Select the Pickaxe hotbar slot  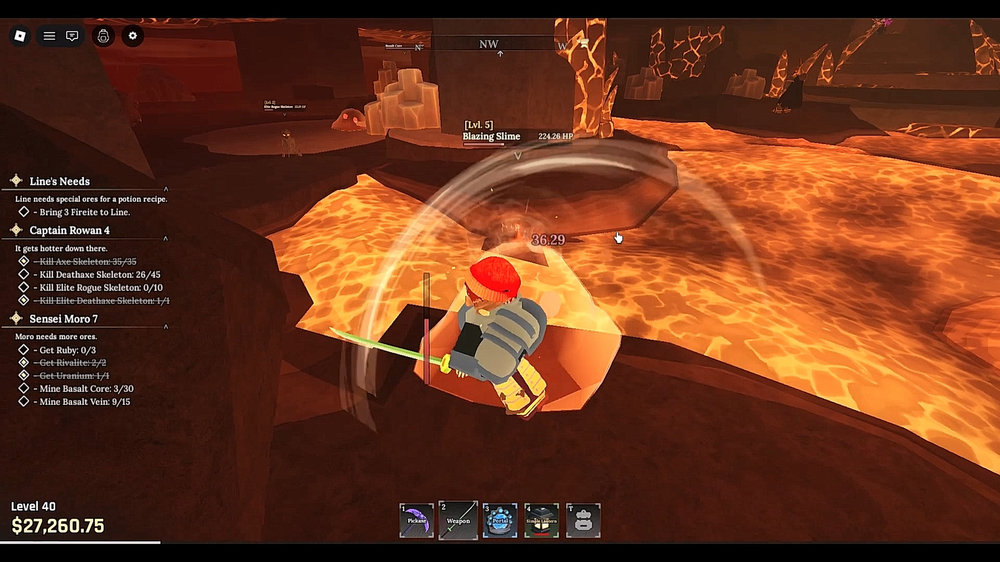coord(417,520)
